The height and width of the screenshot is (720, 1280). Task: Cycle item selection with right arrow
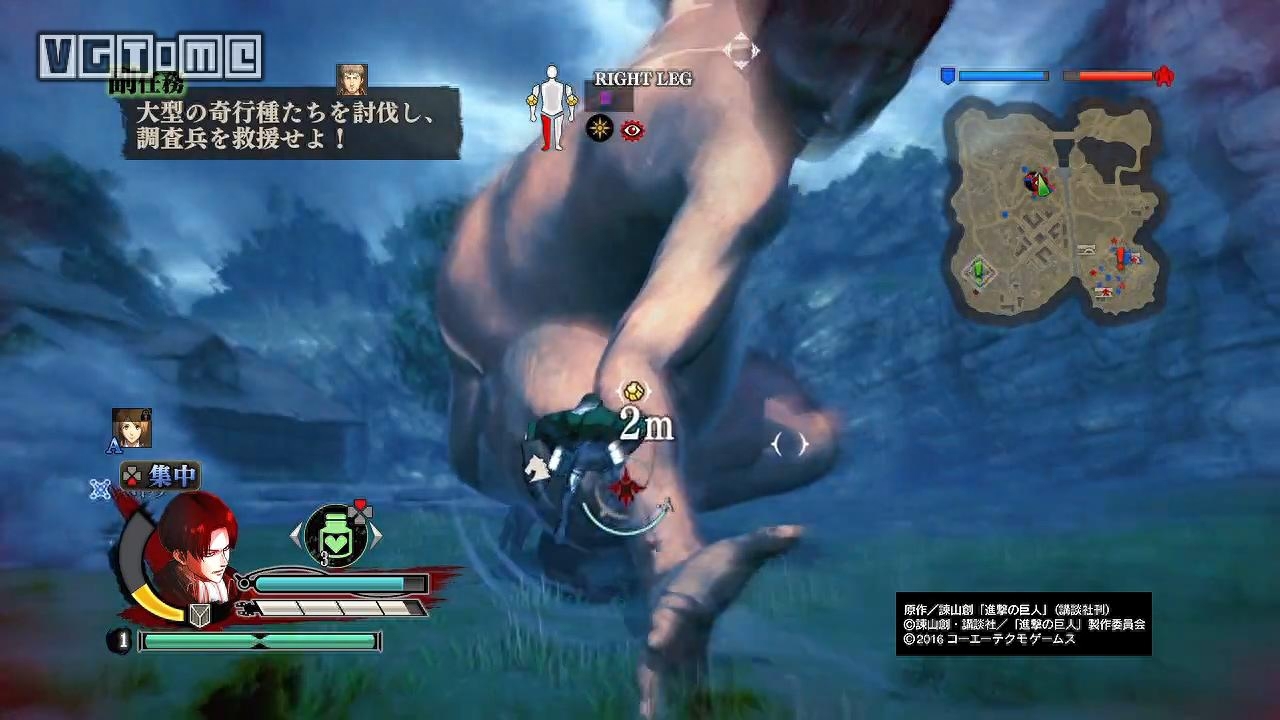pyautogui.click(x=377, y=535)
